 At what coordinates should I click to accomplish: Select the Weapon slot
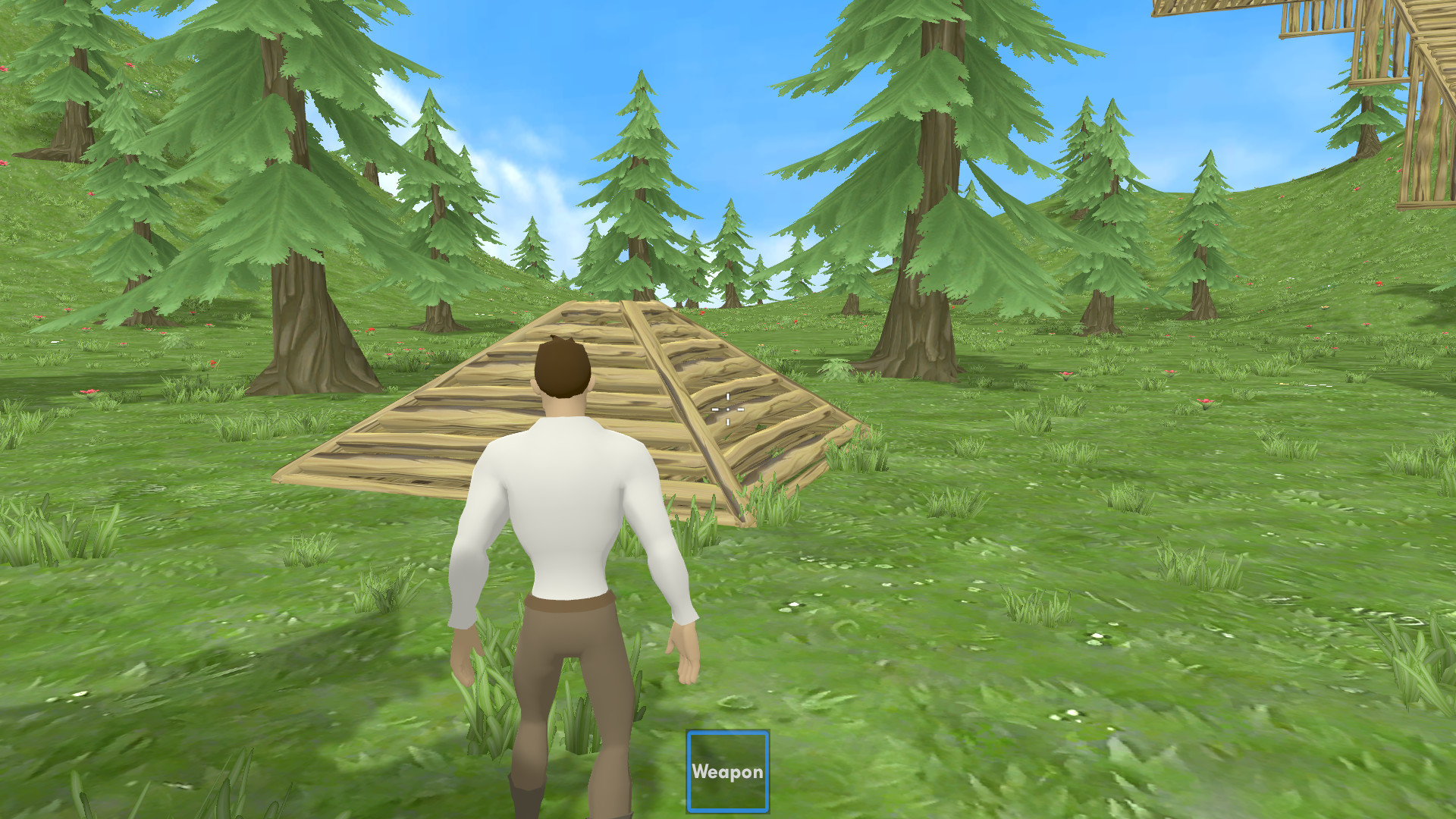(727, 771)
